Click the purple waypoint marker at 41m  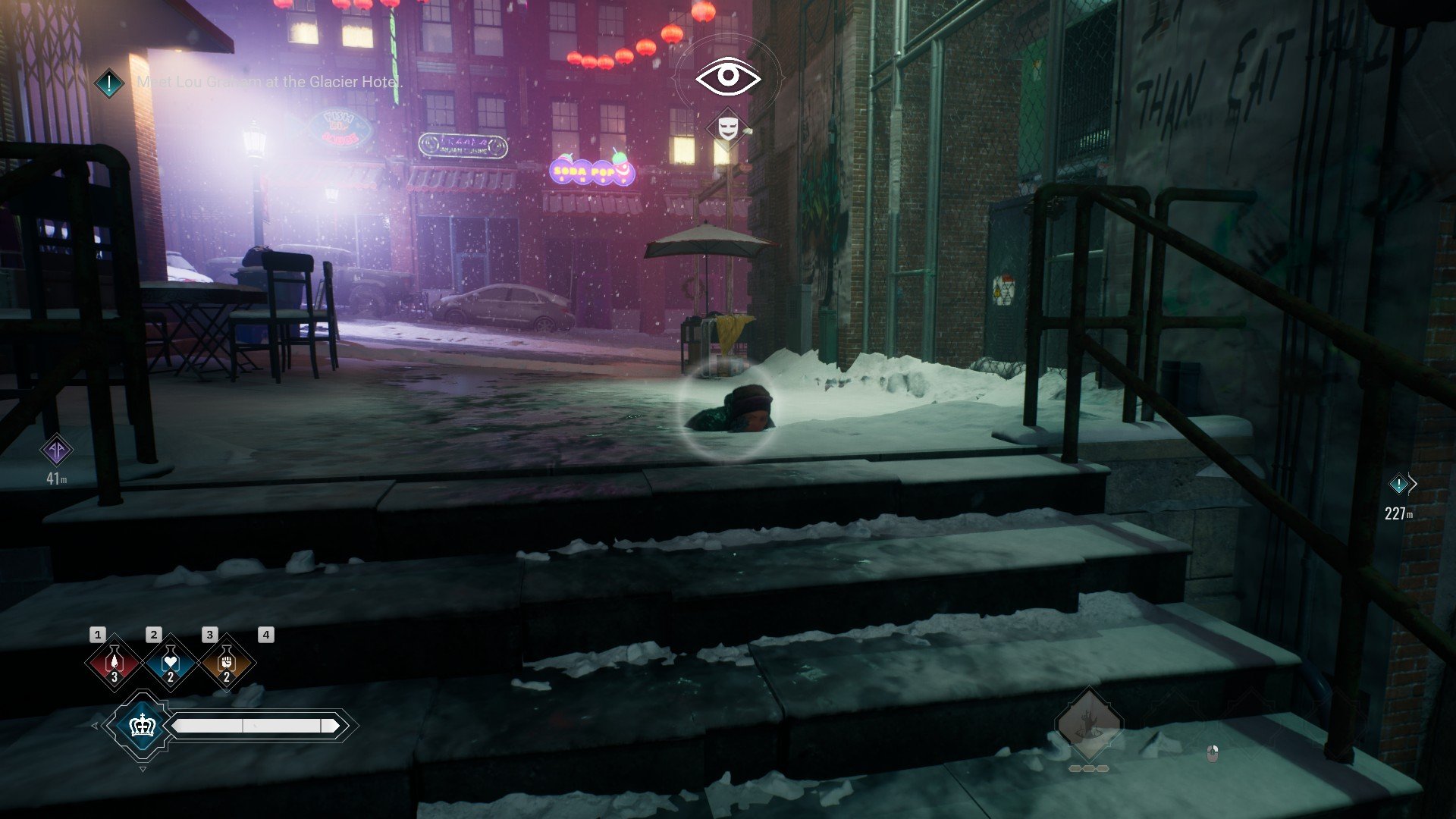coord(57,450)
